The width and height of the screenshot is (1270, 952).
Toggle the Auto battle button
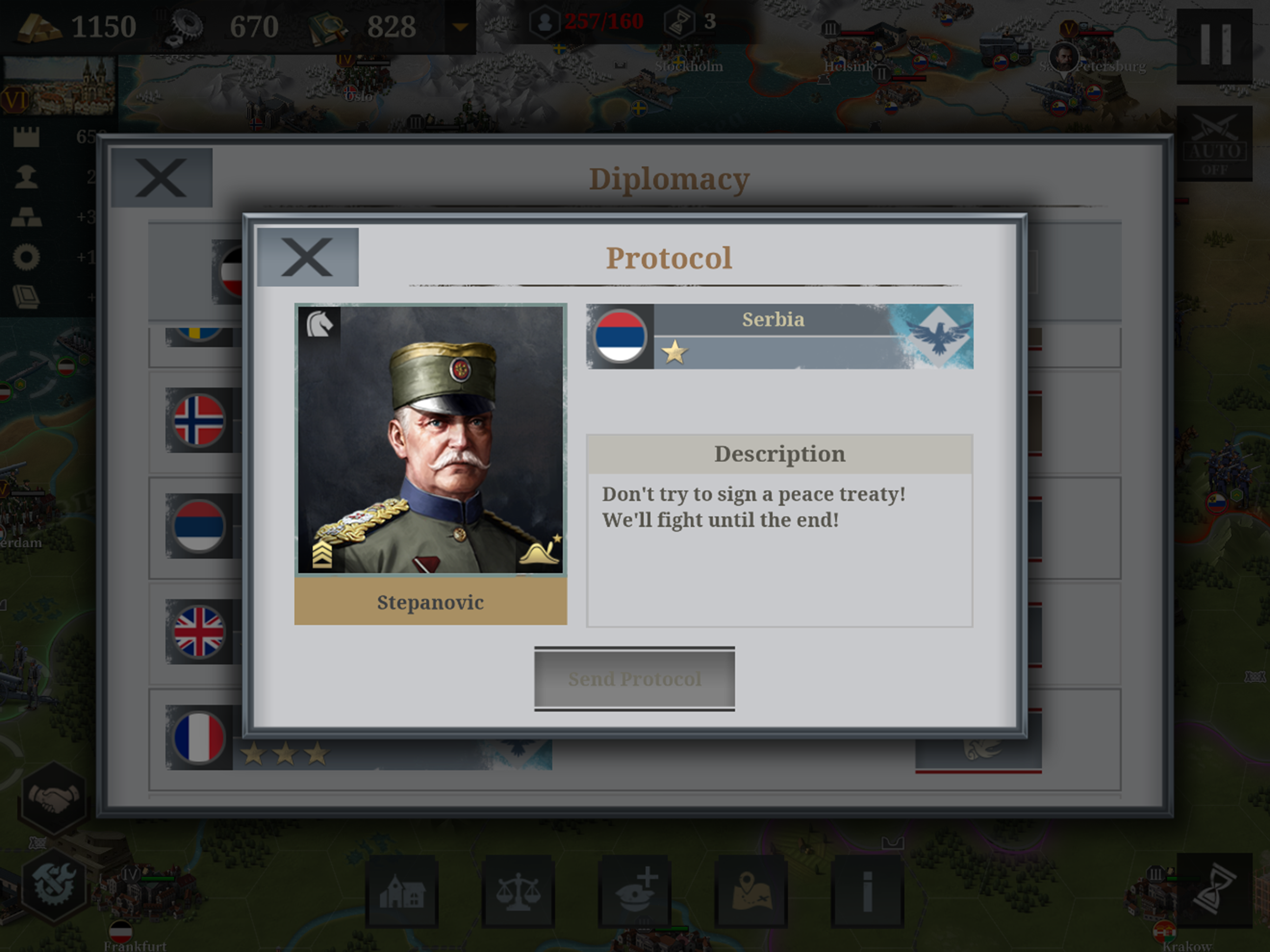(x=1215, y=144)
